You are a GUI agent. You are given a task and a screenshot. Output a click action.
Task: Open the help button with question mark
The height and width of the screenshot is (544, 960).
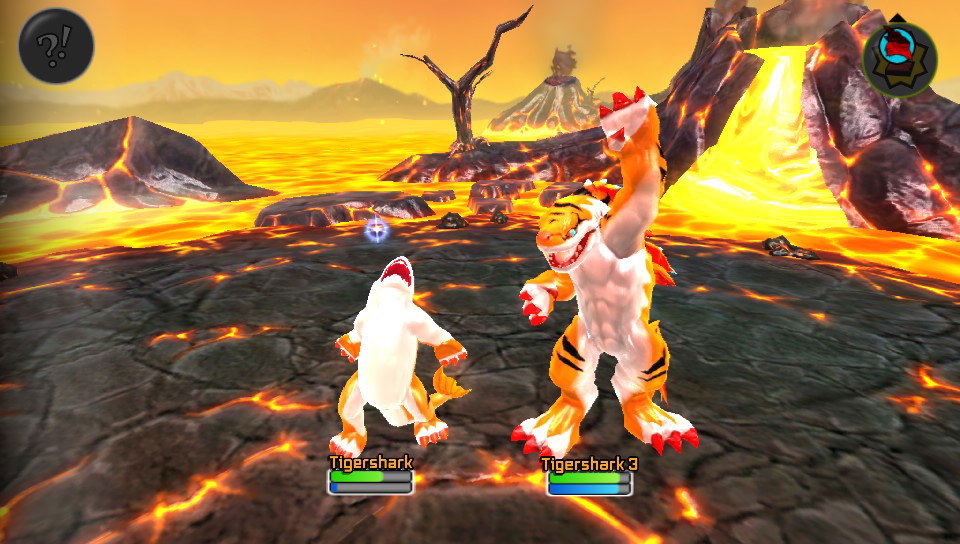[x=56, y=46]
